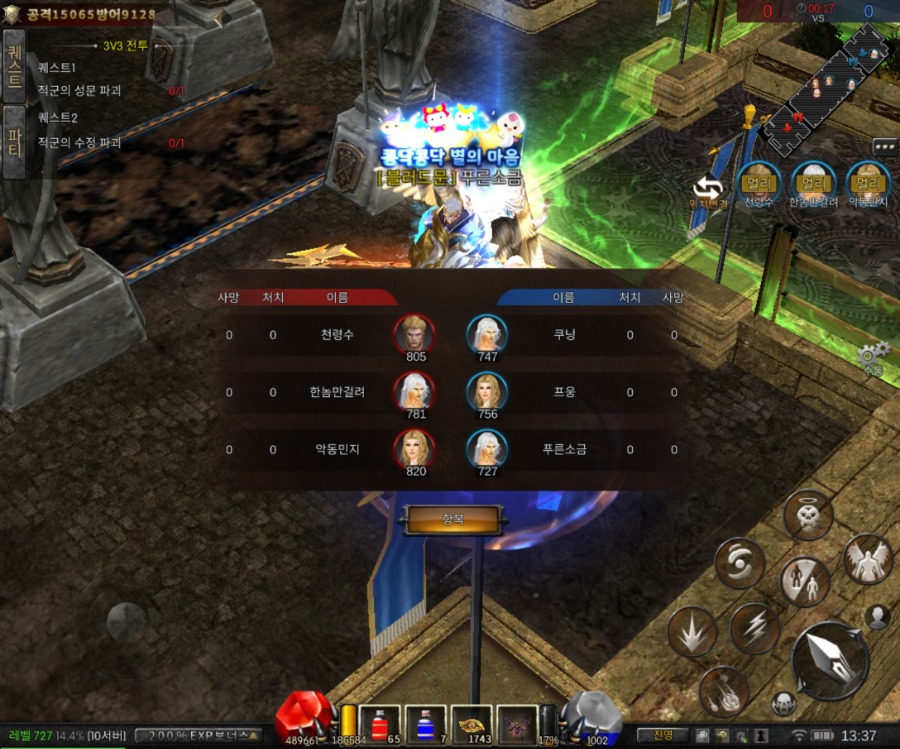The image size is (900, 749).
Task: Activate the spike burst skill
Action: pos(692,632)
